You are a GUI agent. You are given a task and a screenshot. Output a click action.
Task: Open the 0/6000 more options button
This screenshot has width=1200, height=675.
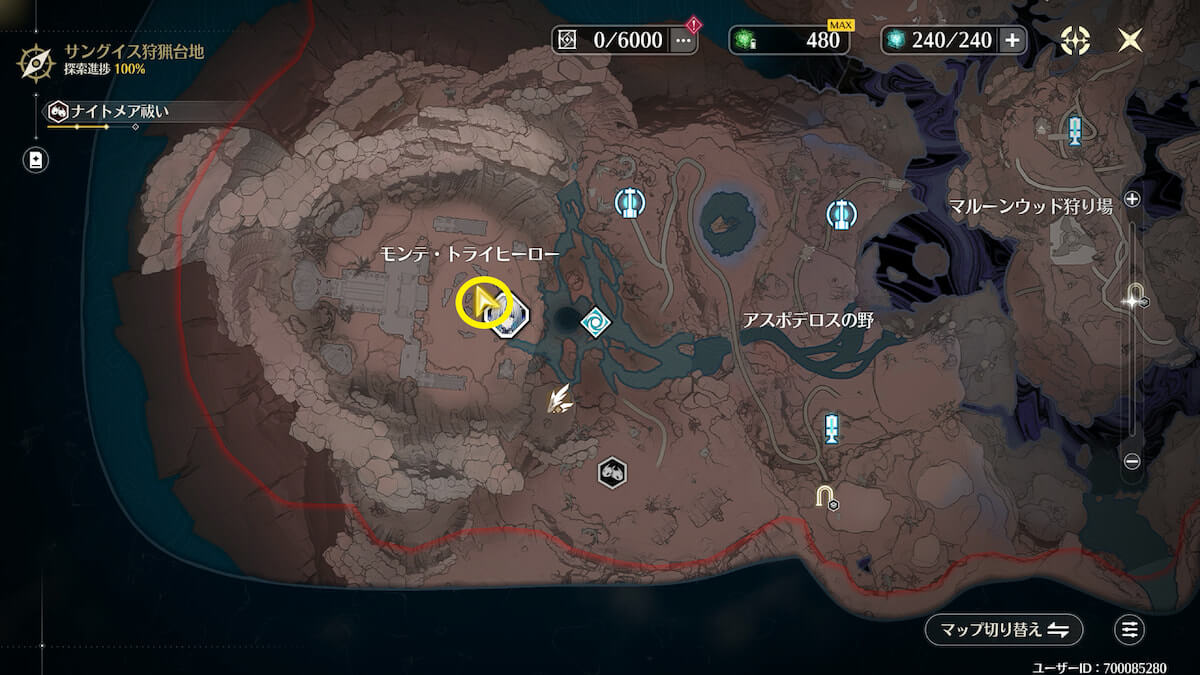(x=684, y=40)
